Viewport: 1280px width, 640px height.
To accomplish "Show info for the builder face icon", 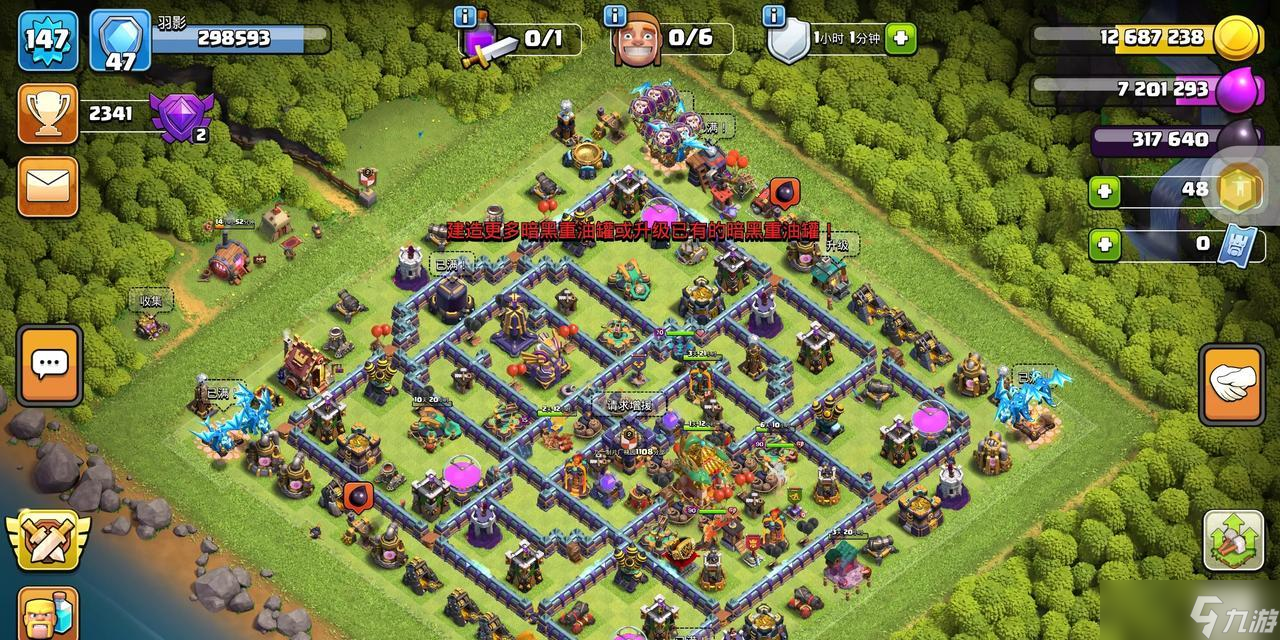I will pyautogui.click(x=615, y=17).
